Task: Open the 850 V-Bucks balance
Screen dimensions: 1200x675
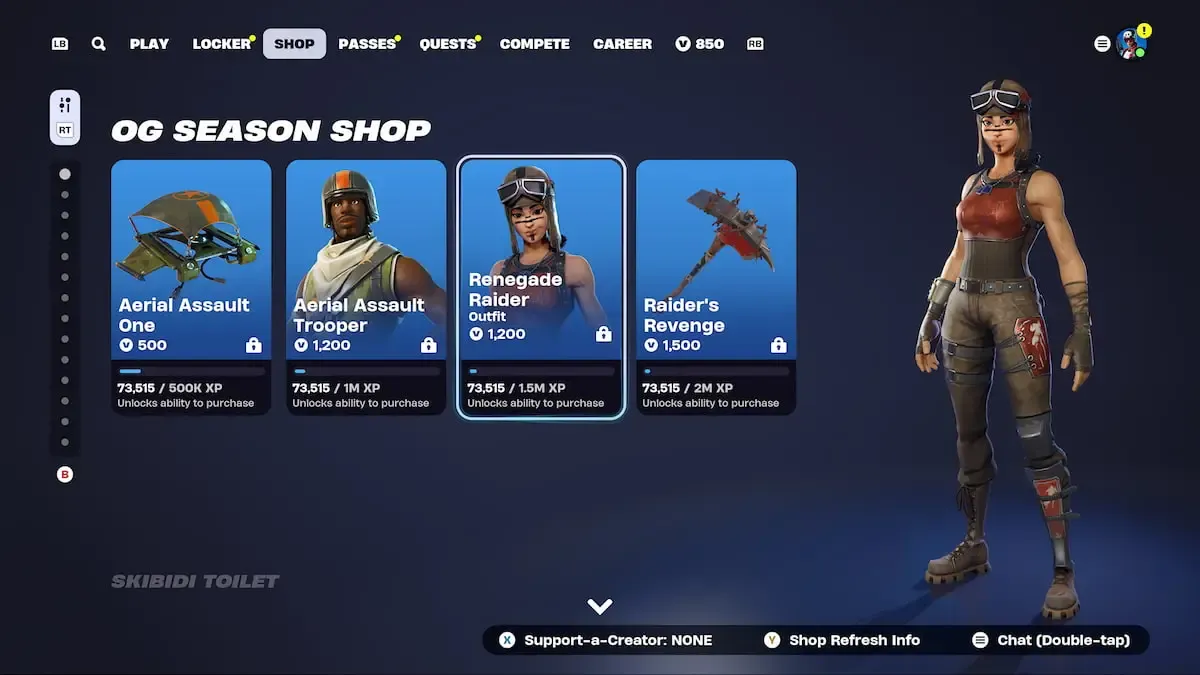Action: [700, 44]
